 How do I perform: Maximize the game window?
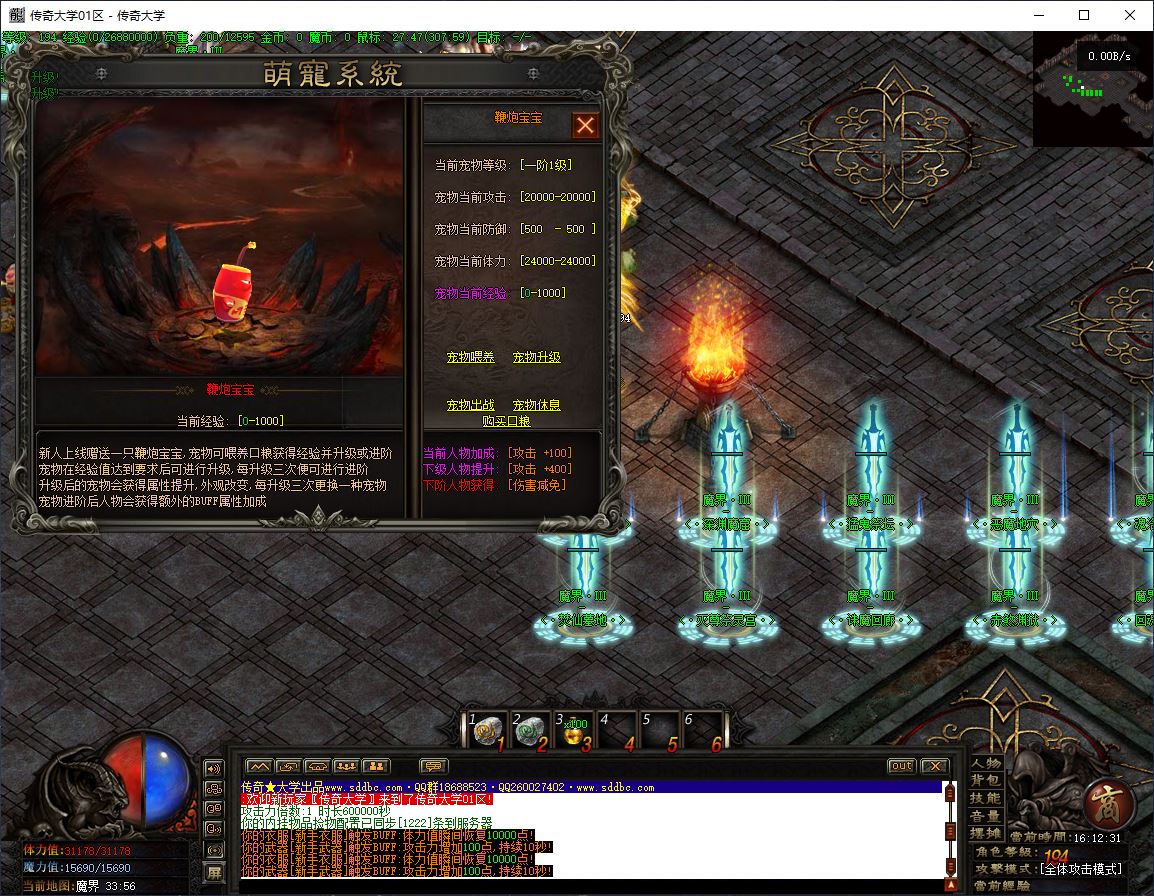point(1084,15)
